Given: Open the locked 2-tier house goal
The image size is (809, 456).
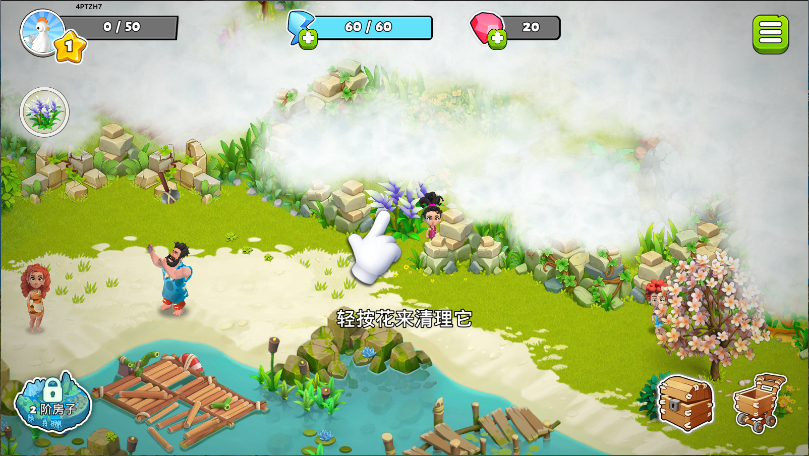Looking at the screenshot, I should [x=52, y=401].
